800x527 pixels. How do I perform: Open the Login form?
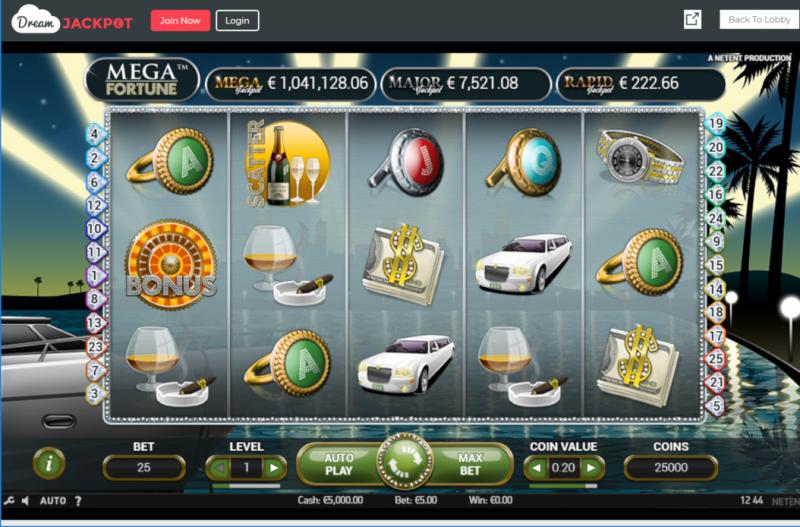point(237,20)
